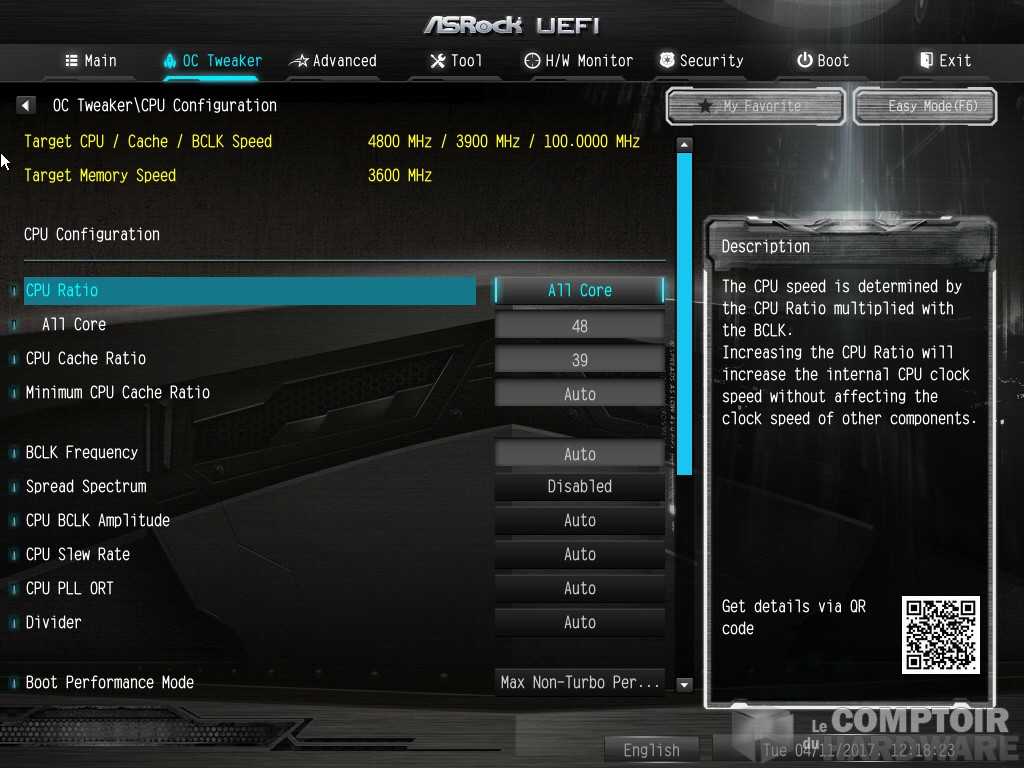The image size is (1024, 768).
Task: Go back using the left arrow button
Action: 26,105
